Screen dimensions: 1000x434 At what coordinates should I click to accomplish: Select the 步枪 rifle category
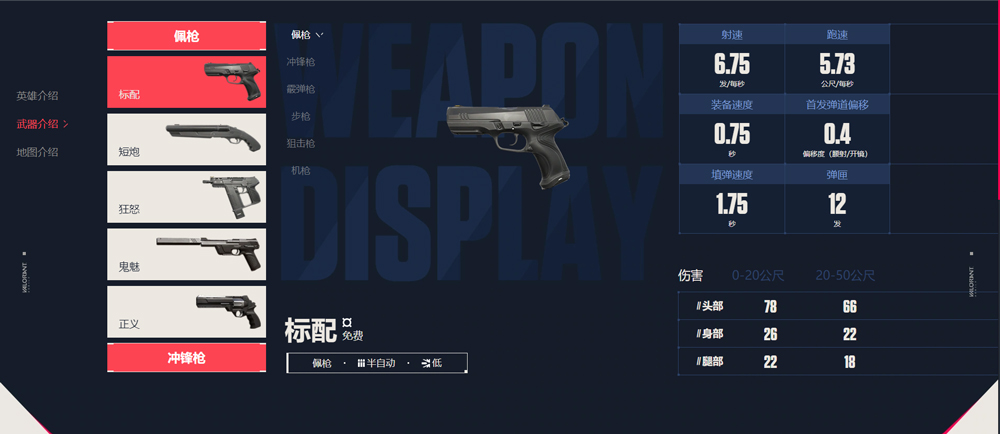point(301,116)
